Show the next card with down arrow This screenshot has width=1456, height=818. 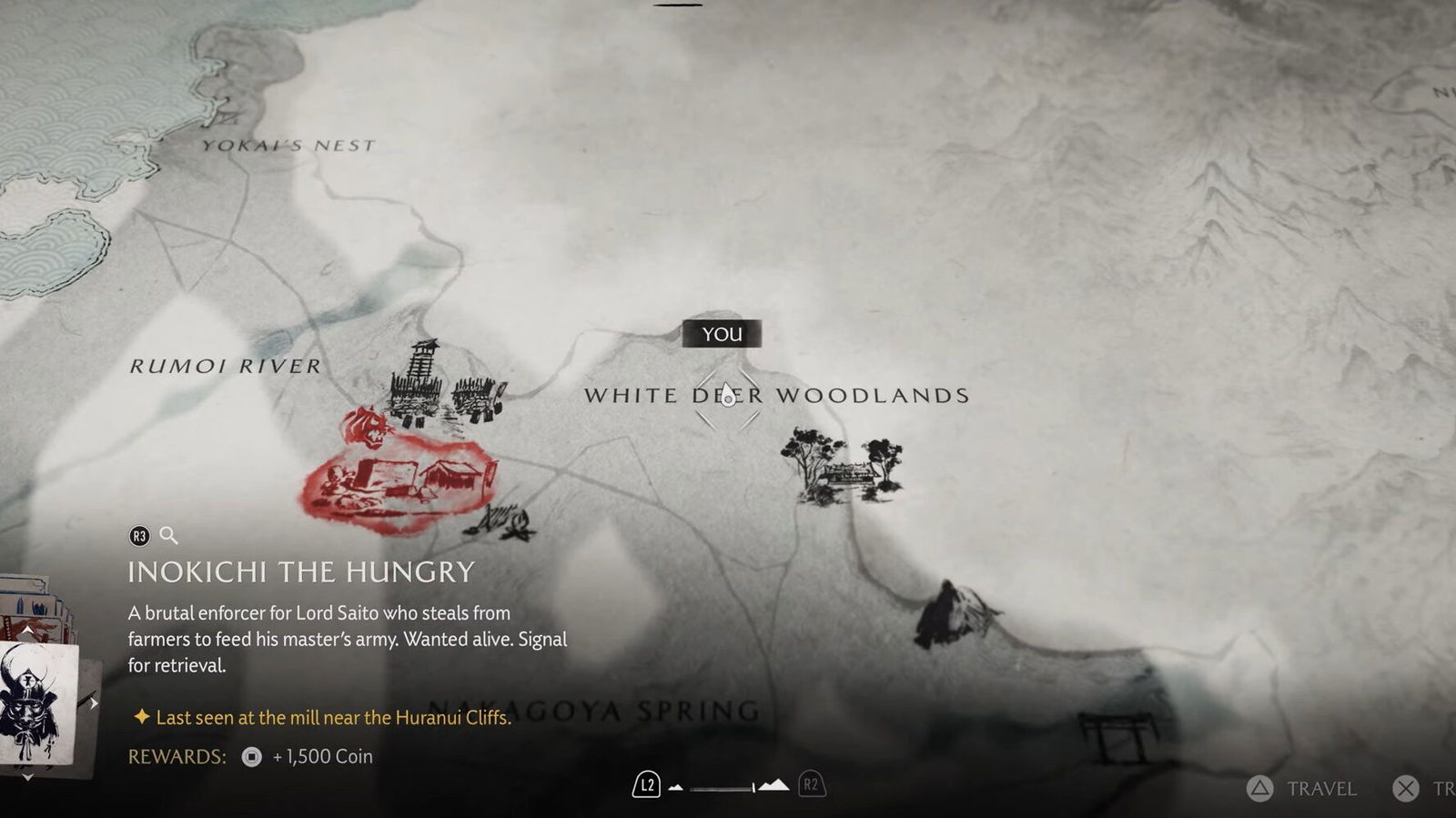28,777
